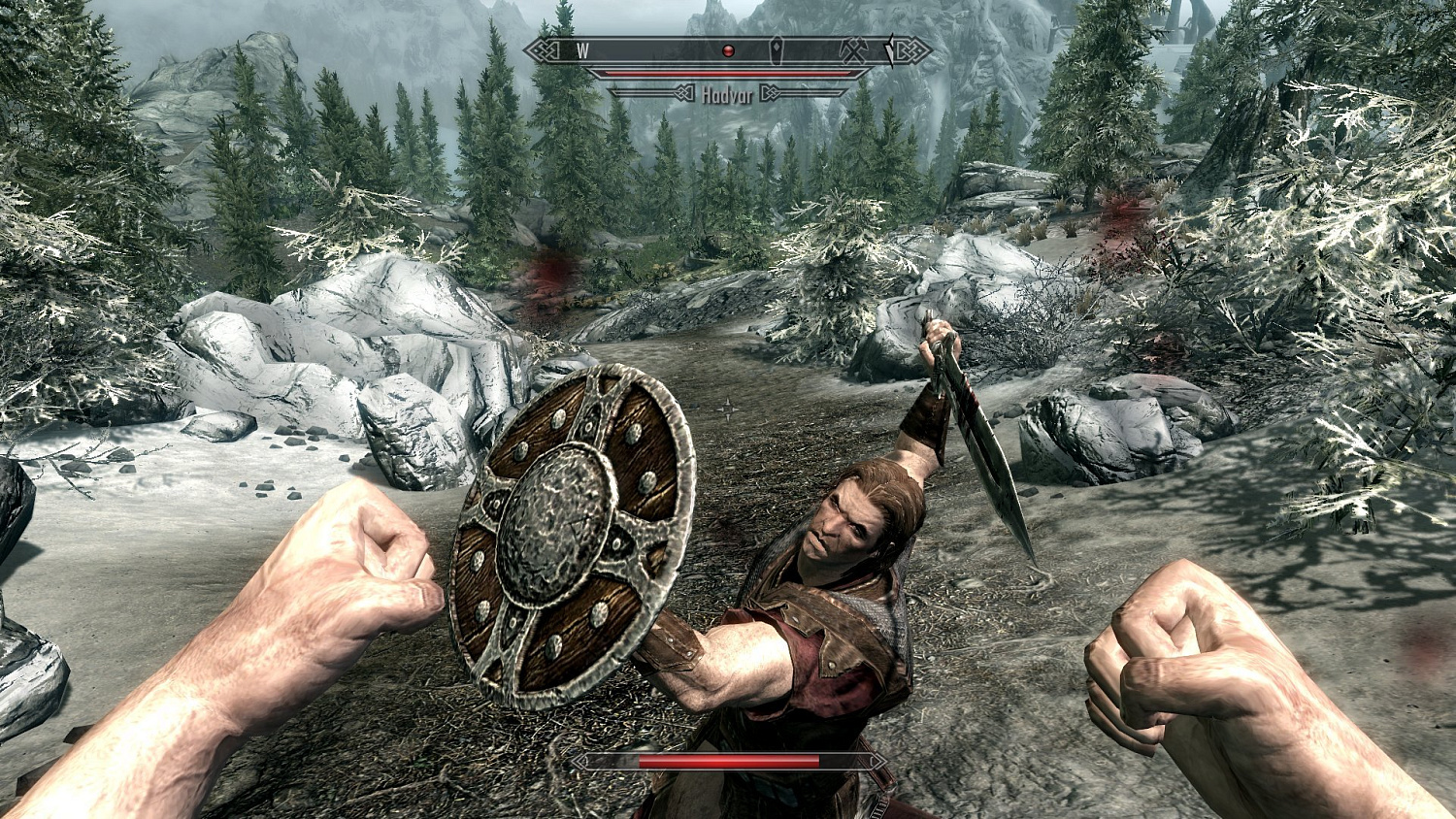Select the arrow quest marker near compass right edge
Viewport: 1456px width, 819px height.
click(x=891, y=49)
